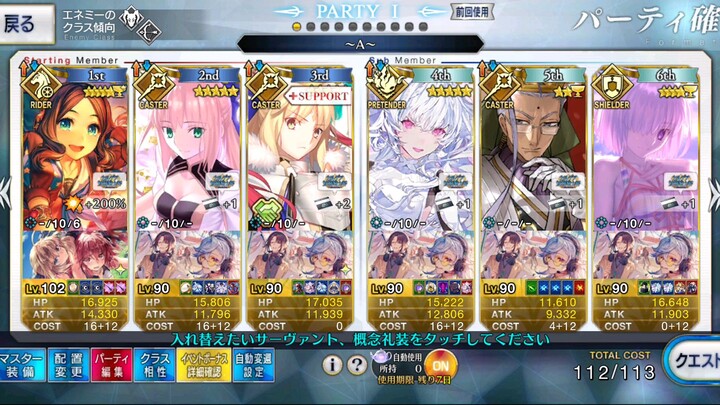Viewport: 720px width, 405px height.
Task: Go back with the 戻る button
Action: (24, 24)
